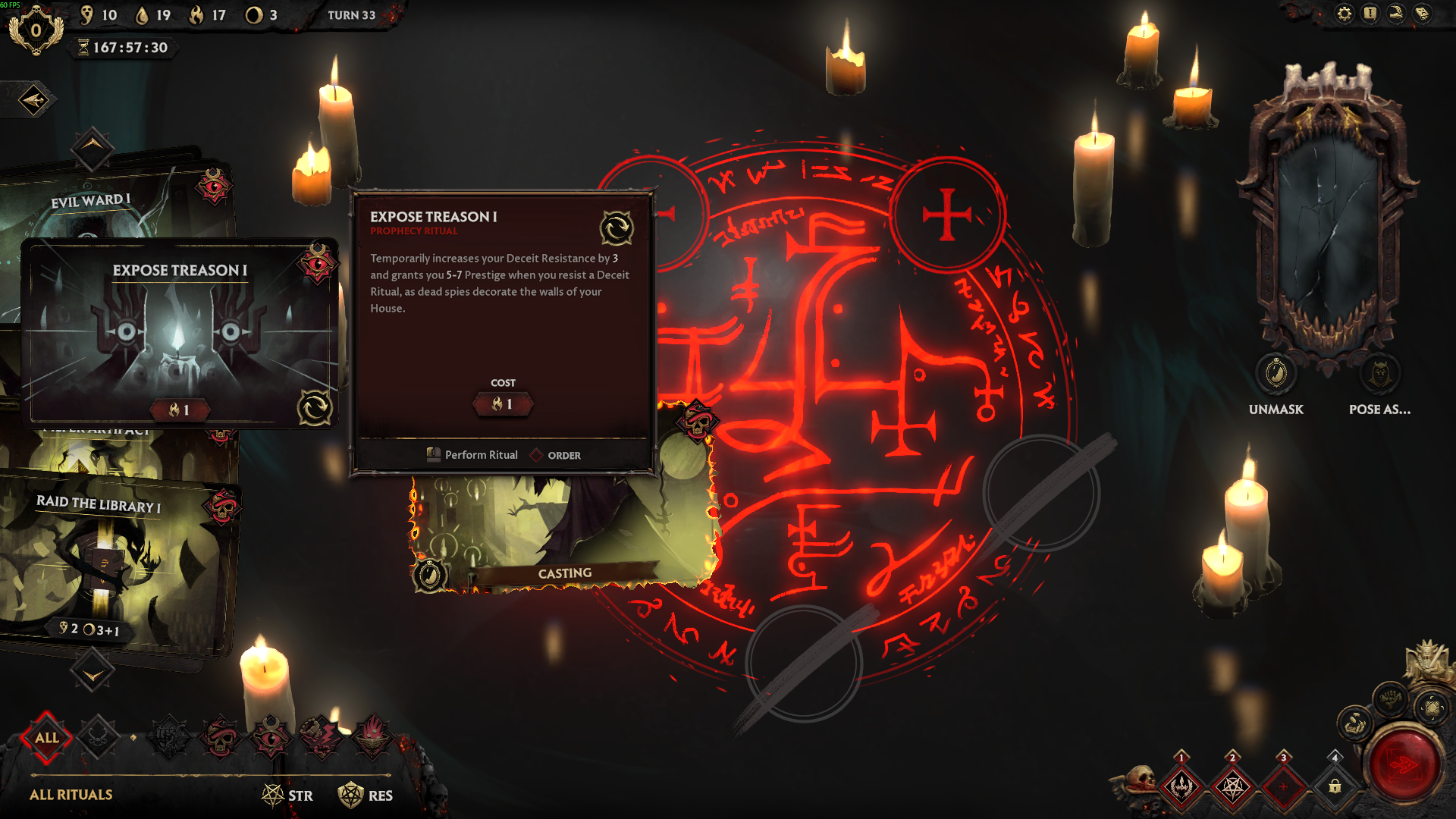This screenshot has width=1456, height=819.
Task: Filter rituals by the flaming brazier category
Action: coord(372,737)
